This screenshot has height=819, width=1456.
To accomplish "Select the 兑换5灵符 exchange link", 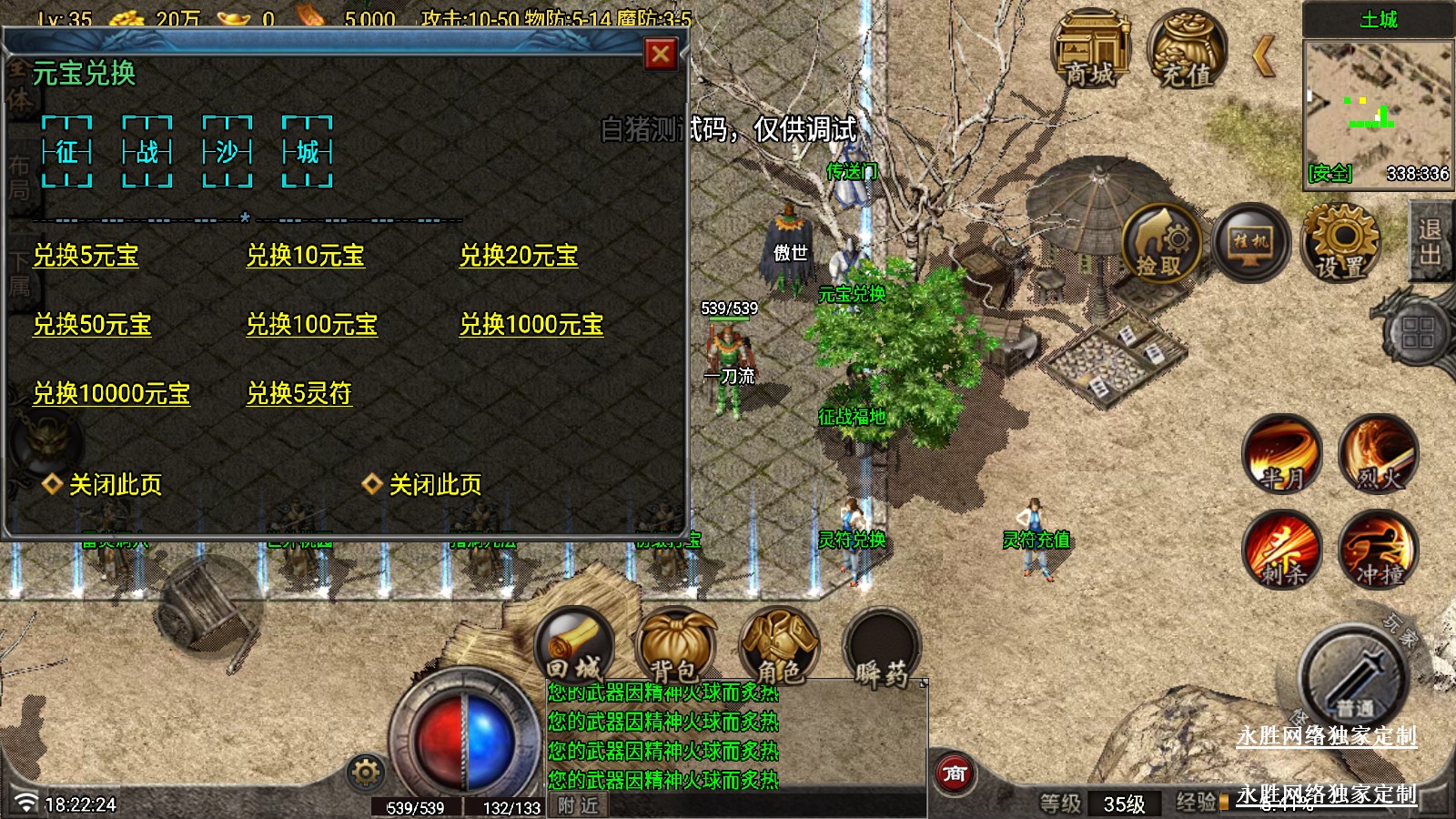I will [x=299, y=394].
